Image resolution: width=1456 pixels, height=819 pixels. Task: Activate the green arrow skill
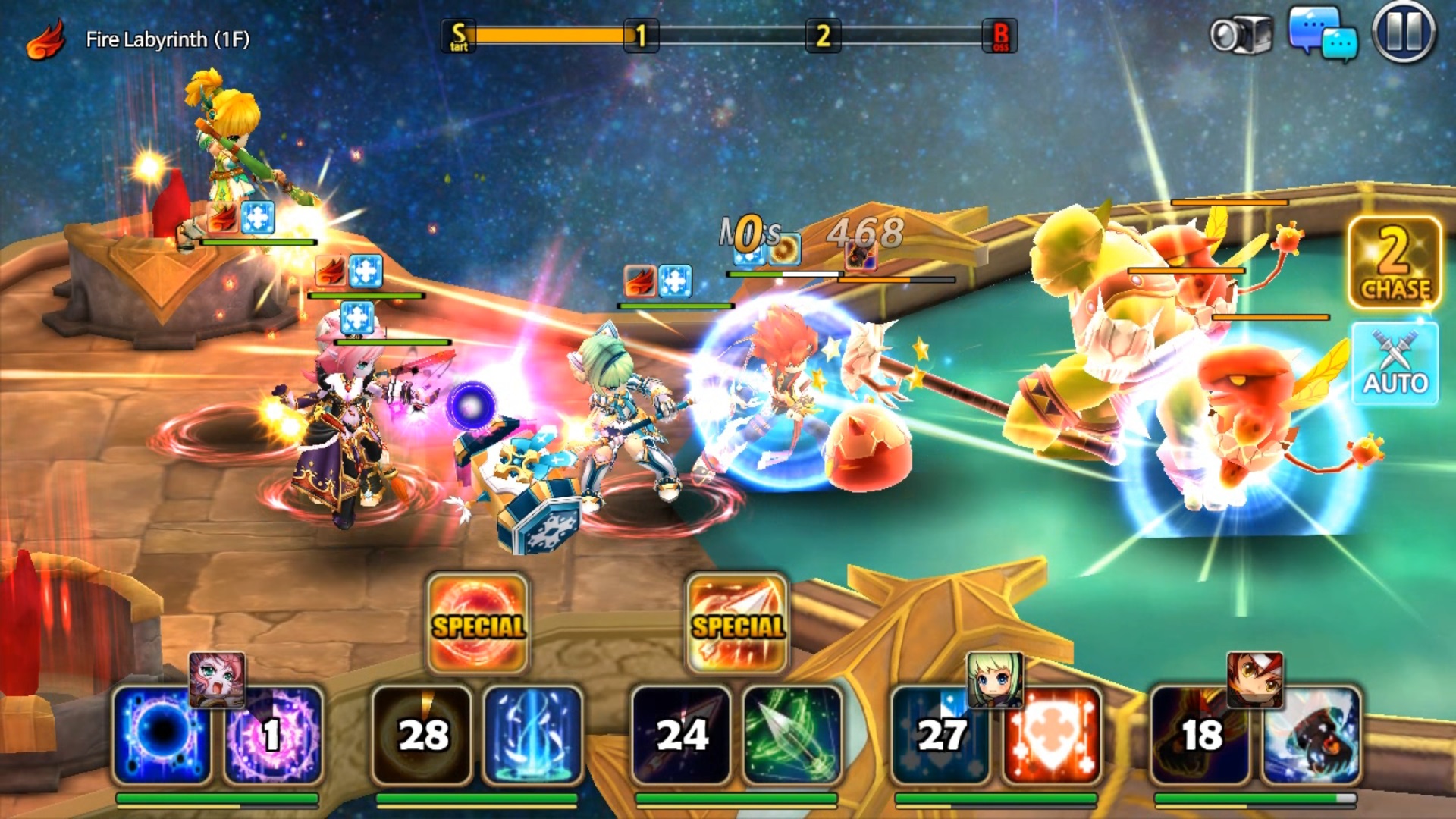[792, 734]
